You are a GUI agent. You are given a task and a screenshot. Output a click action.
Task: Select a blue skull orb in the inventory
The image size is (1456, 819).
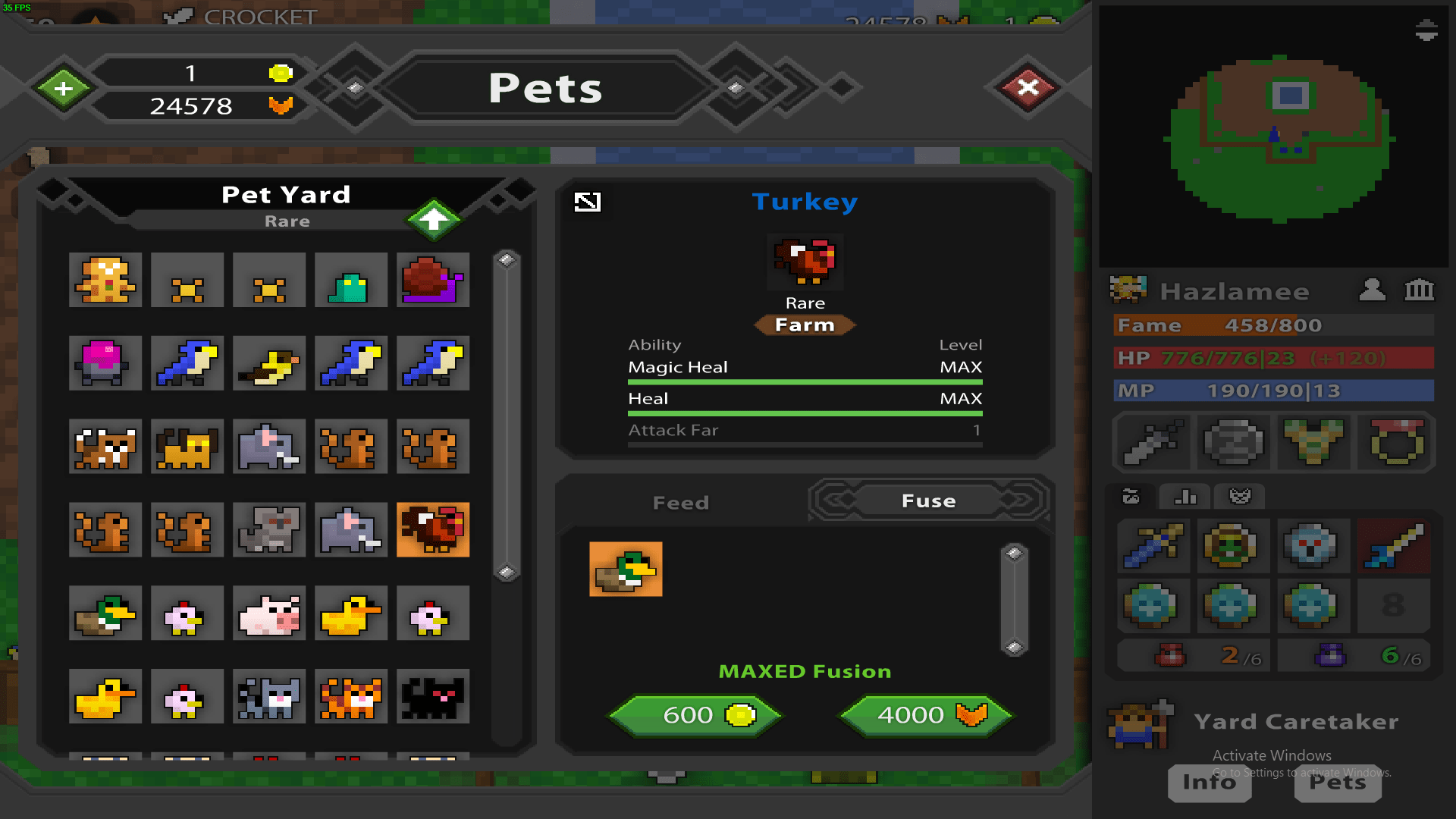[1314, 546]
